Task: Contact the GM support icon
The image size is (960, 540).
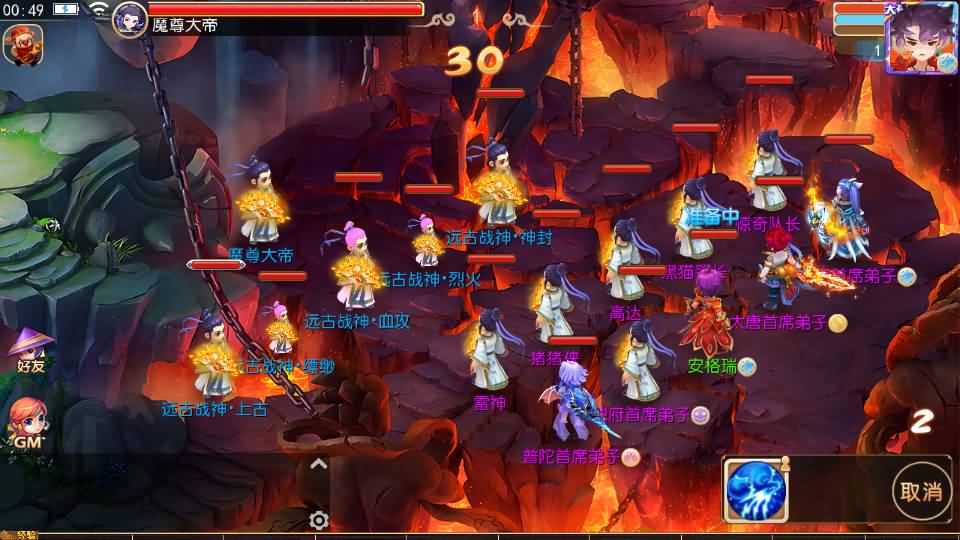Action: [28, 425]
